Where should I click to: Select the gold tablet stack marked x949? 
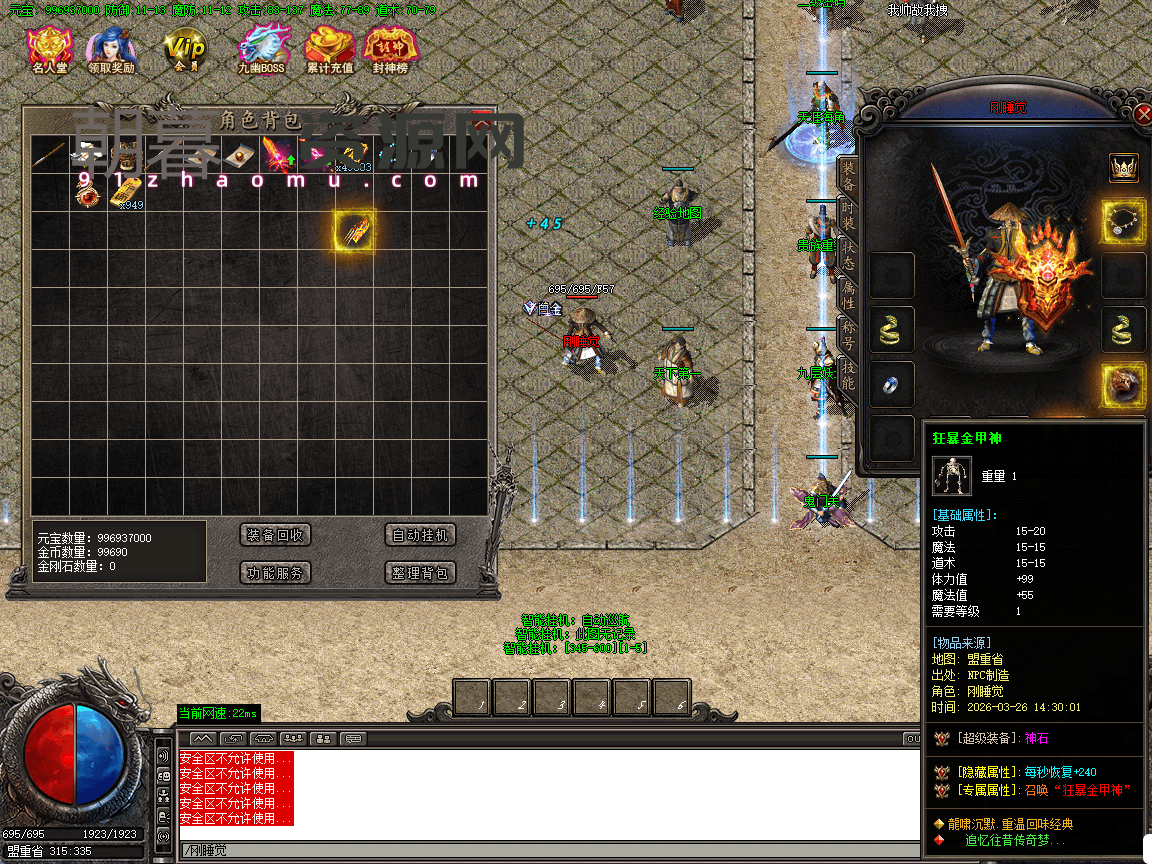click(125, 193)
